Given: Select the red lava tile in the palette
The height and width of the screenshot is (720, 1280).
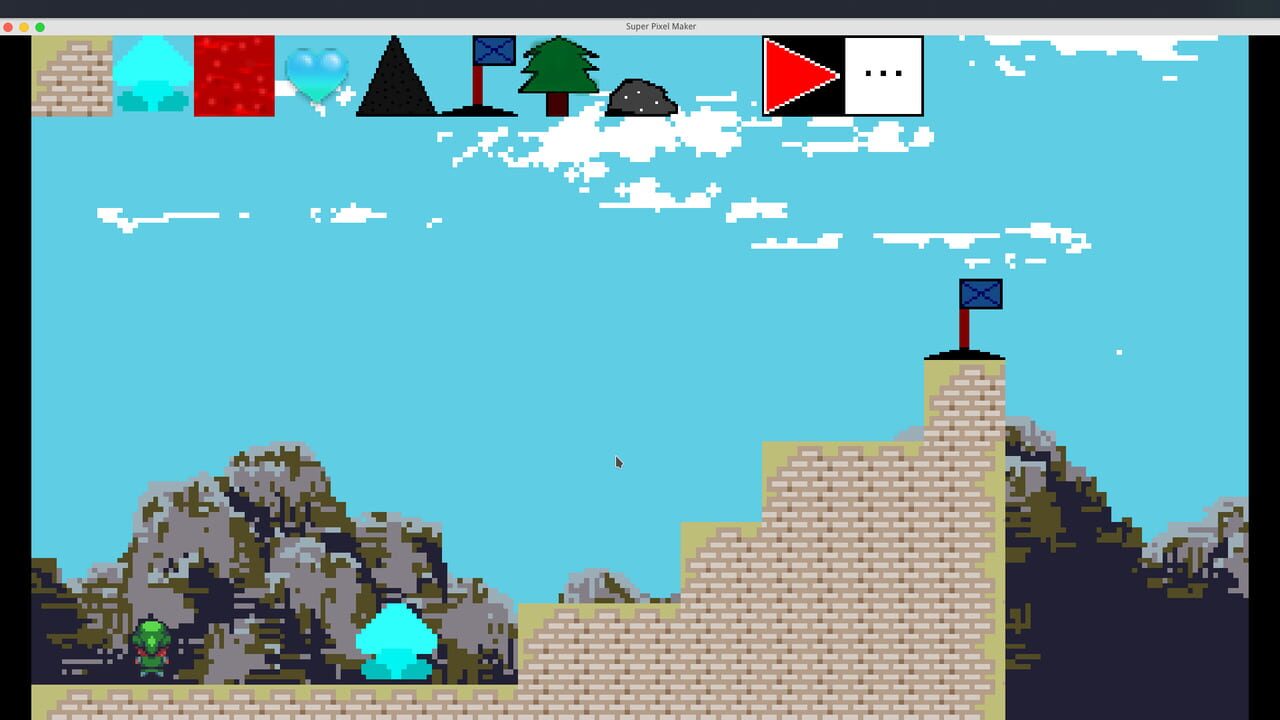Looking at the screenshot, I should point(234,75).
